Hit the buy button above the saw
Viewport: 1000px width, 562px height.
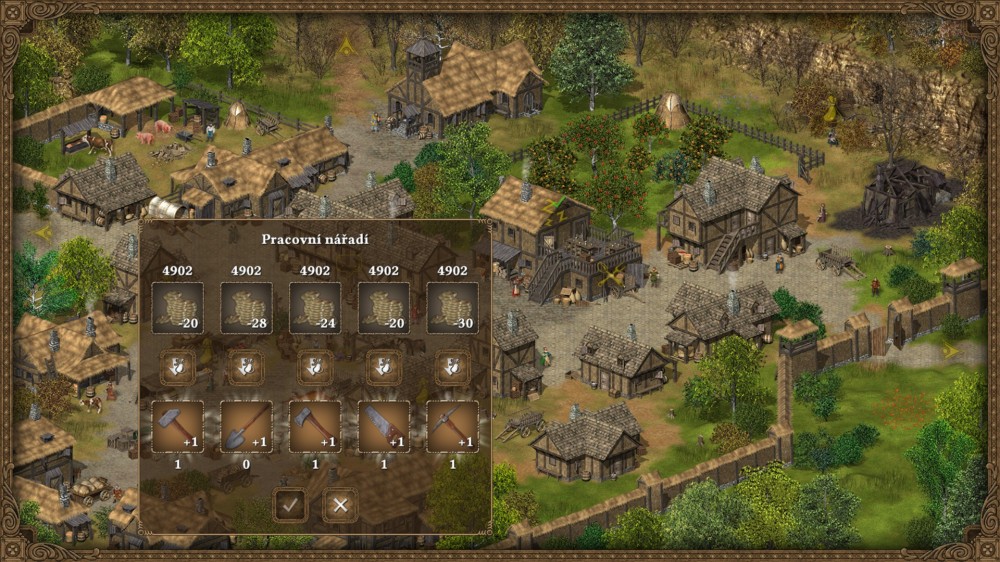point(384,368)
